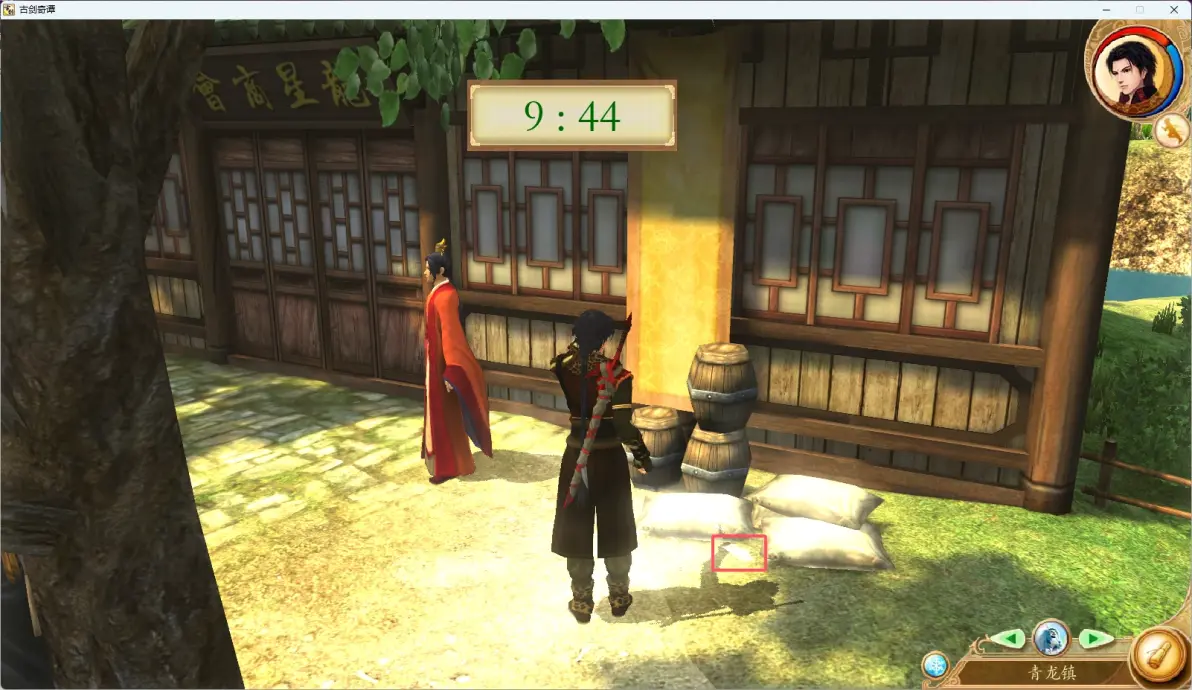Click the green right arrow button

click(x=1094, y=639)
